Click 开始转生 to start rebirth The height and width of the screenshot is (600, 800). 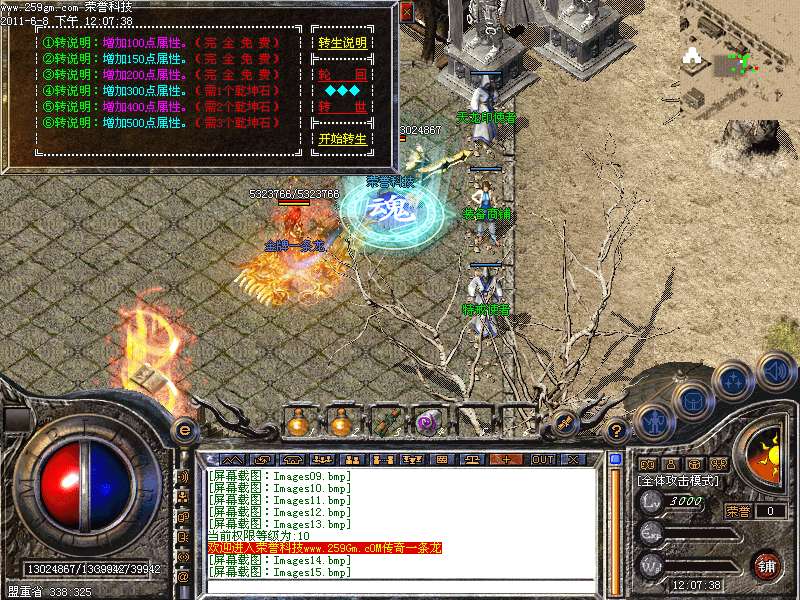pos(342,139)
